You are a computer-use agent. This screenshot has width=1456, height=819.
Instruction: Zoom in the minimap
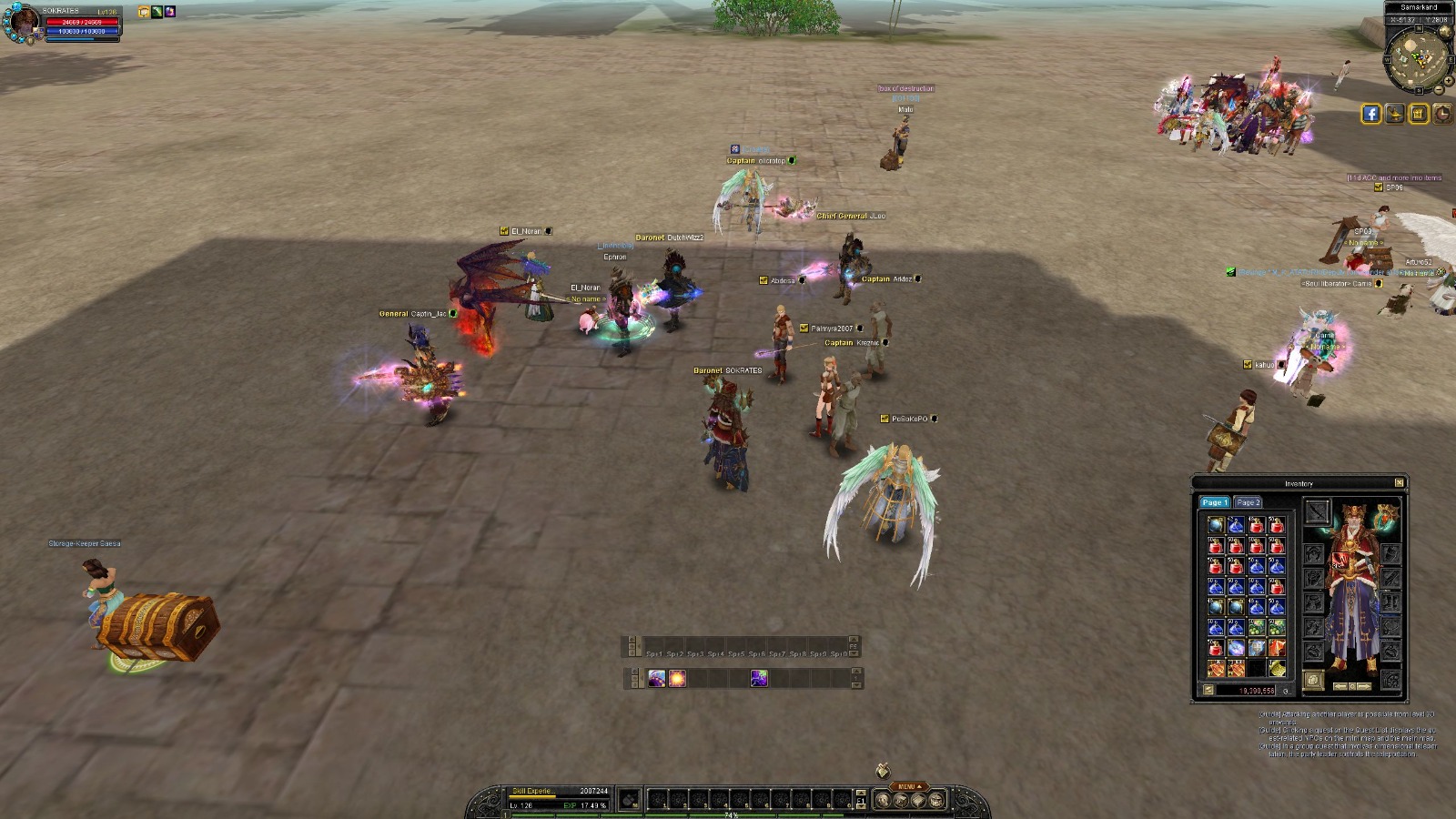click(1447, 79)
